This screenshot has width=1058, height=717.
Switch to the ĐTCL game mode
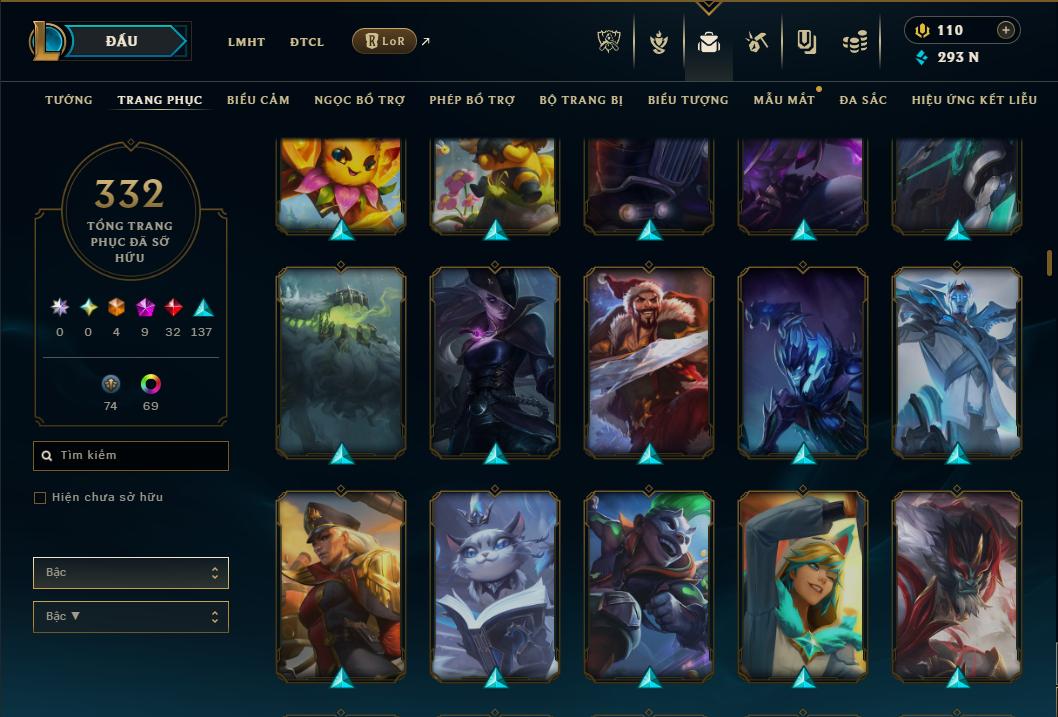click(x=307, y=42)
